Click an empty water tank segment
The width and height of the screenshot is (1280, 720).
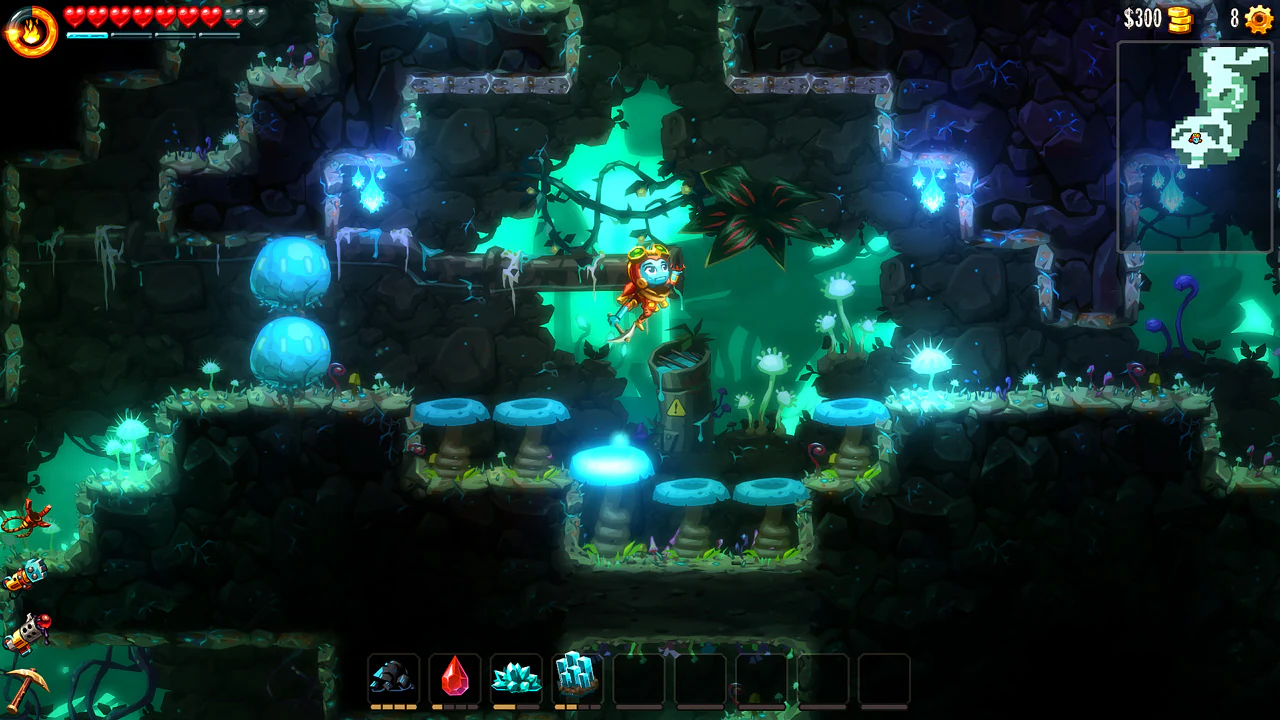(131, 34)
